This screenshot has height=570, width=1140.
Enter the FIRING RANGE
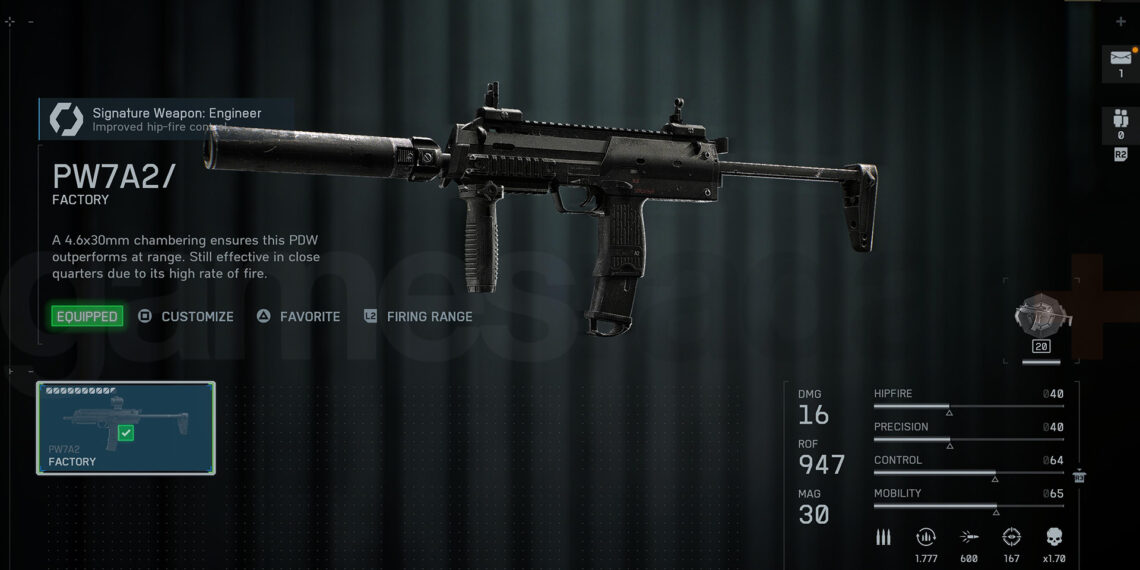418,316
